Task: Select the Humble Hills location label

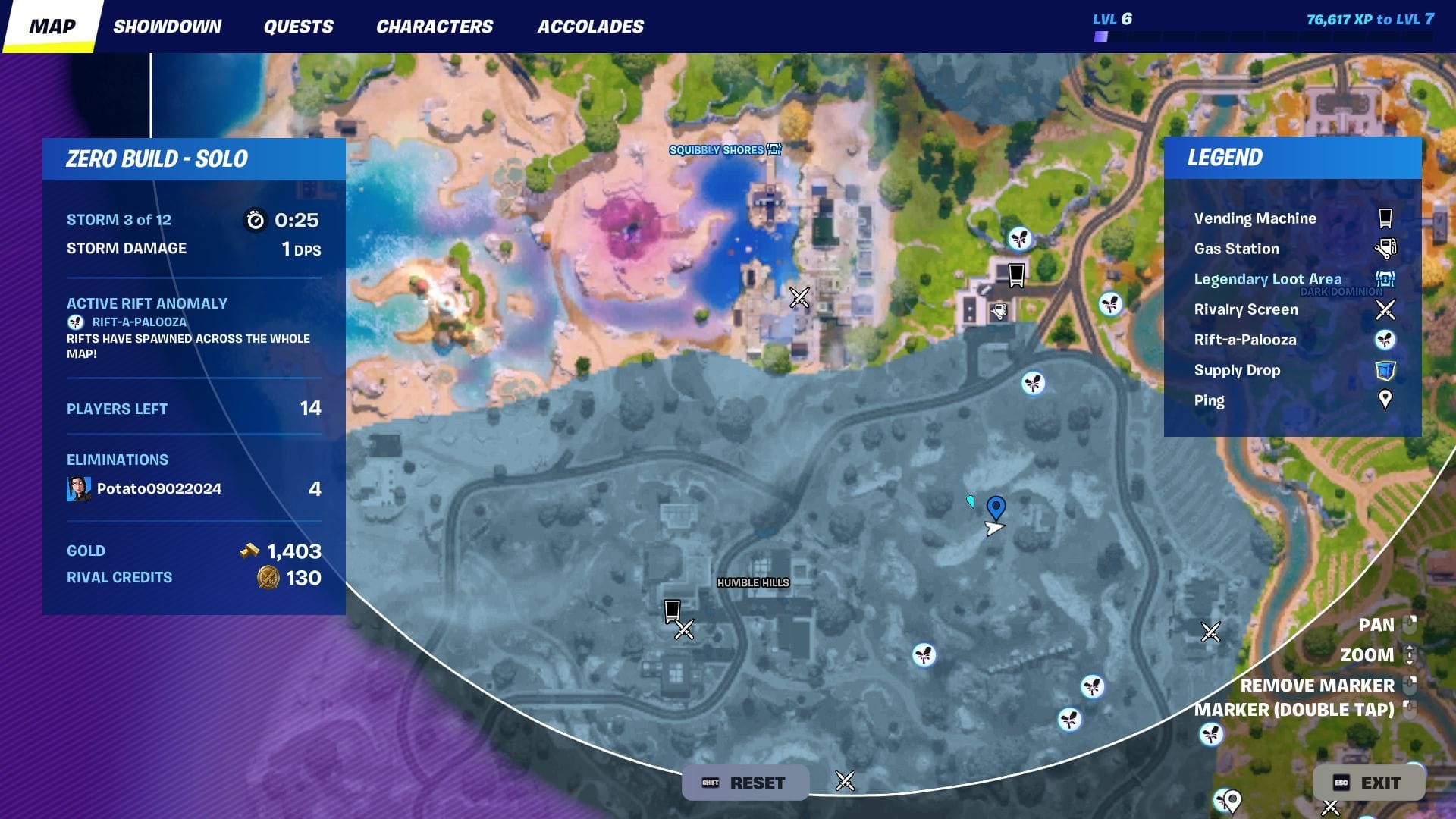Action: 753,582
